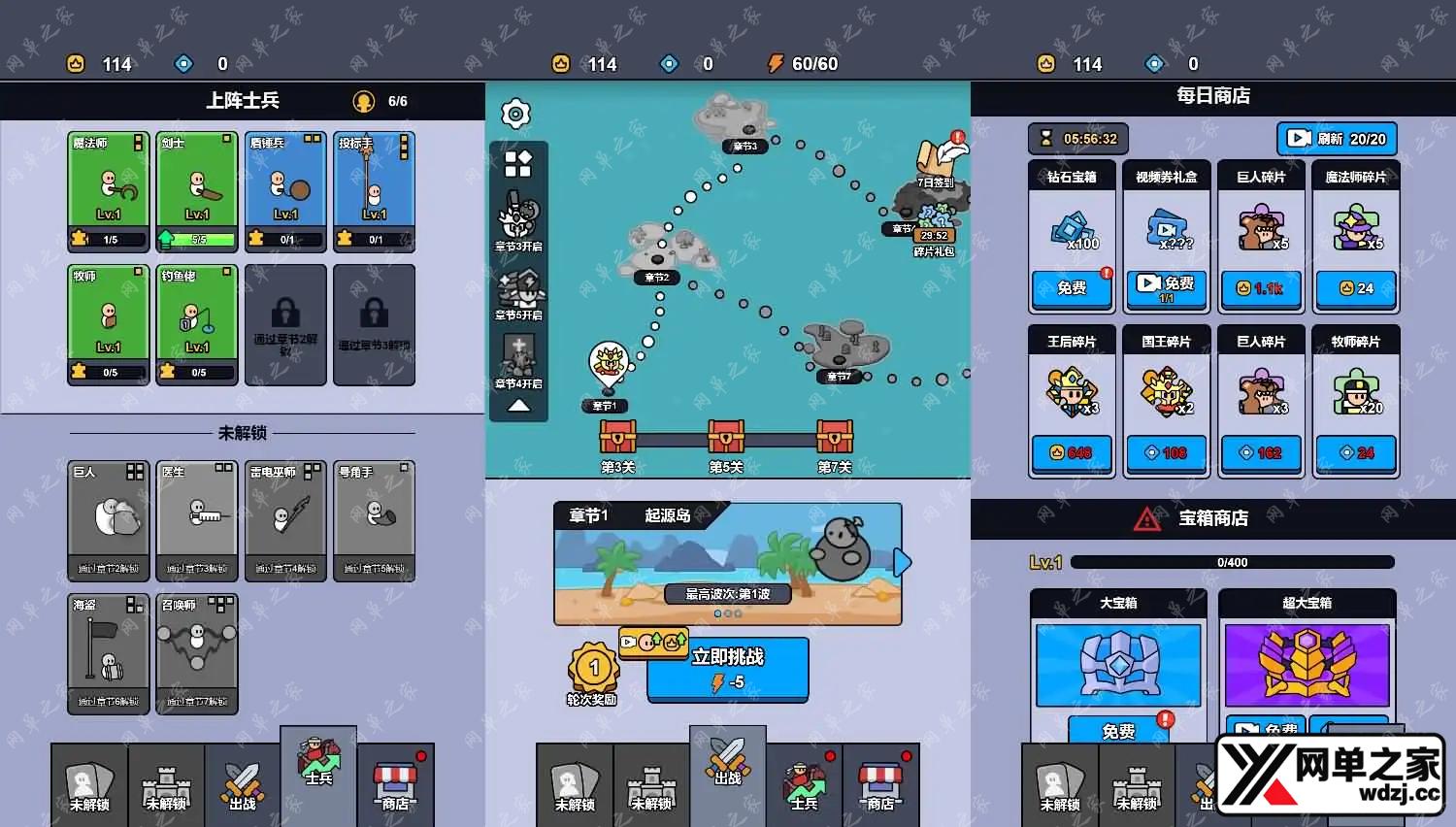Pick the 钓鱼佬 soldier card

click(x=197, y=324)
